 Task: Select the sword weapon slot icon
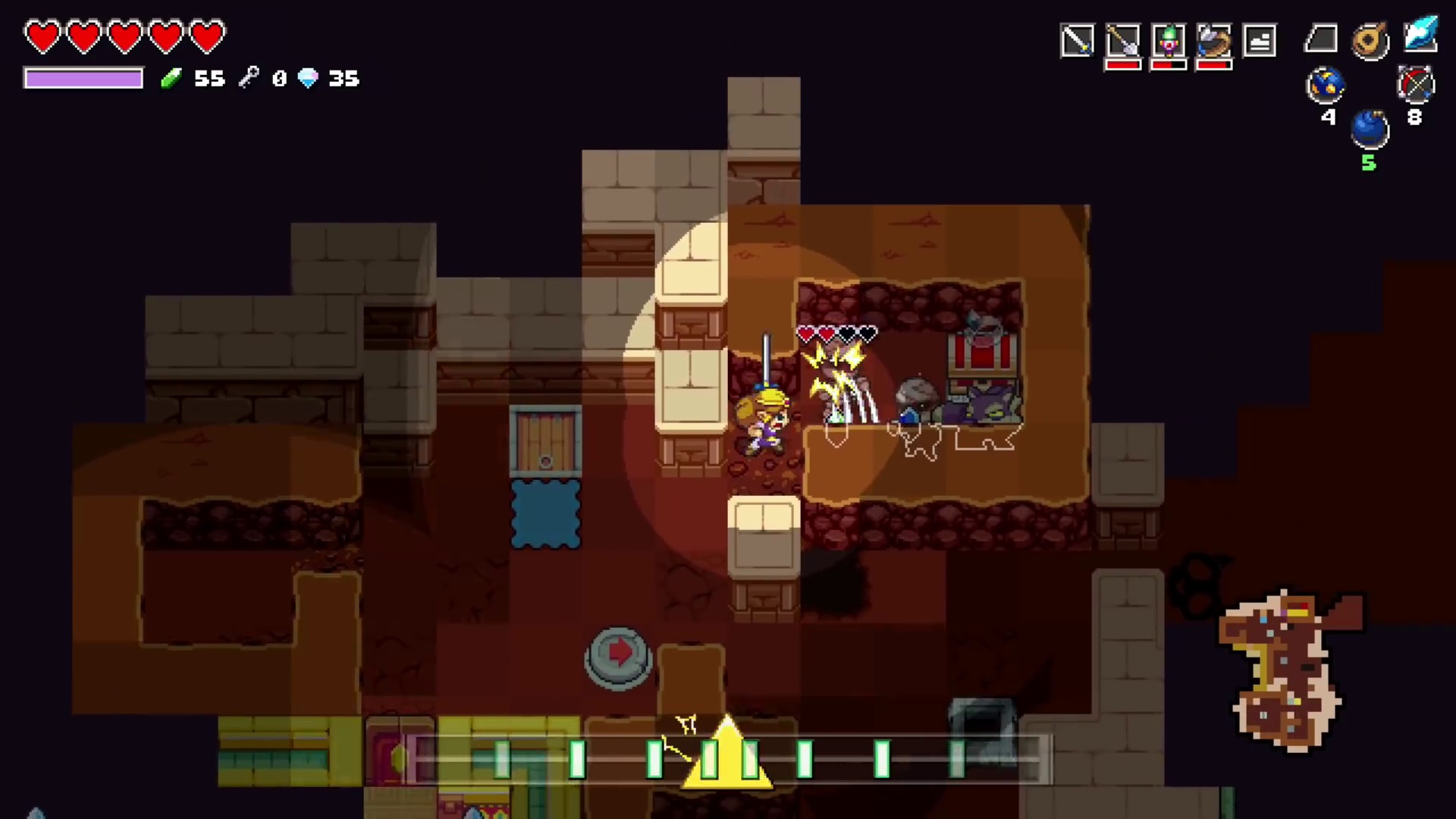(x=1077, y=39)
